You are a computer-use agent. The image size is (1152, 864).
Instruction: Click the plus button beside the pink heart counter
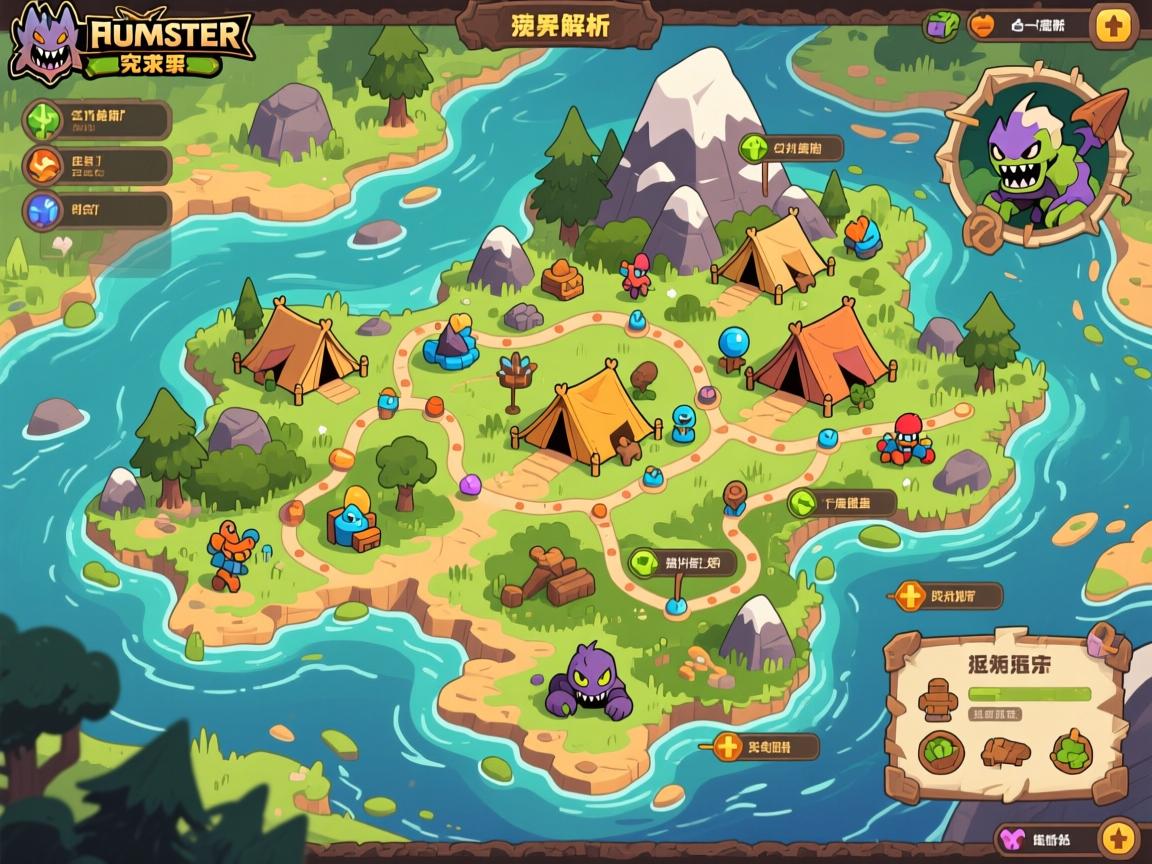tap(1117, 838)
